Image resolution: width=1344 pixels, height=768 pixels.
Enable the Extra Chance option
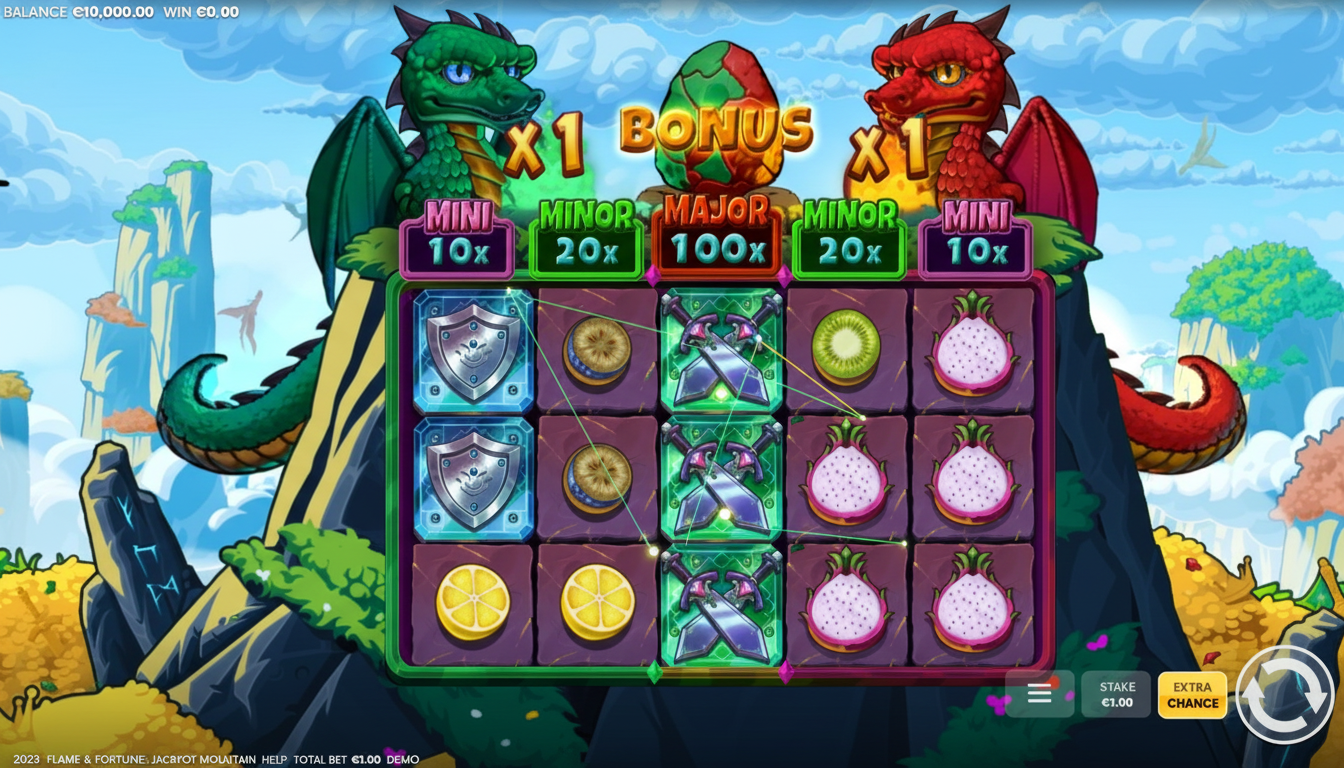click(1192, 695)
